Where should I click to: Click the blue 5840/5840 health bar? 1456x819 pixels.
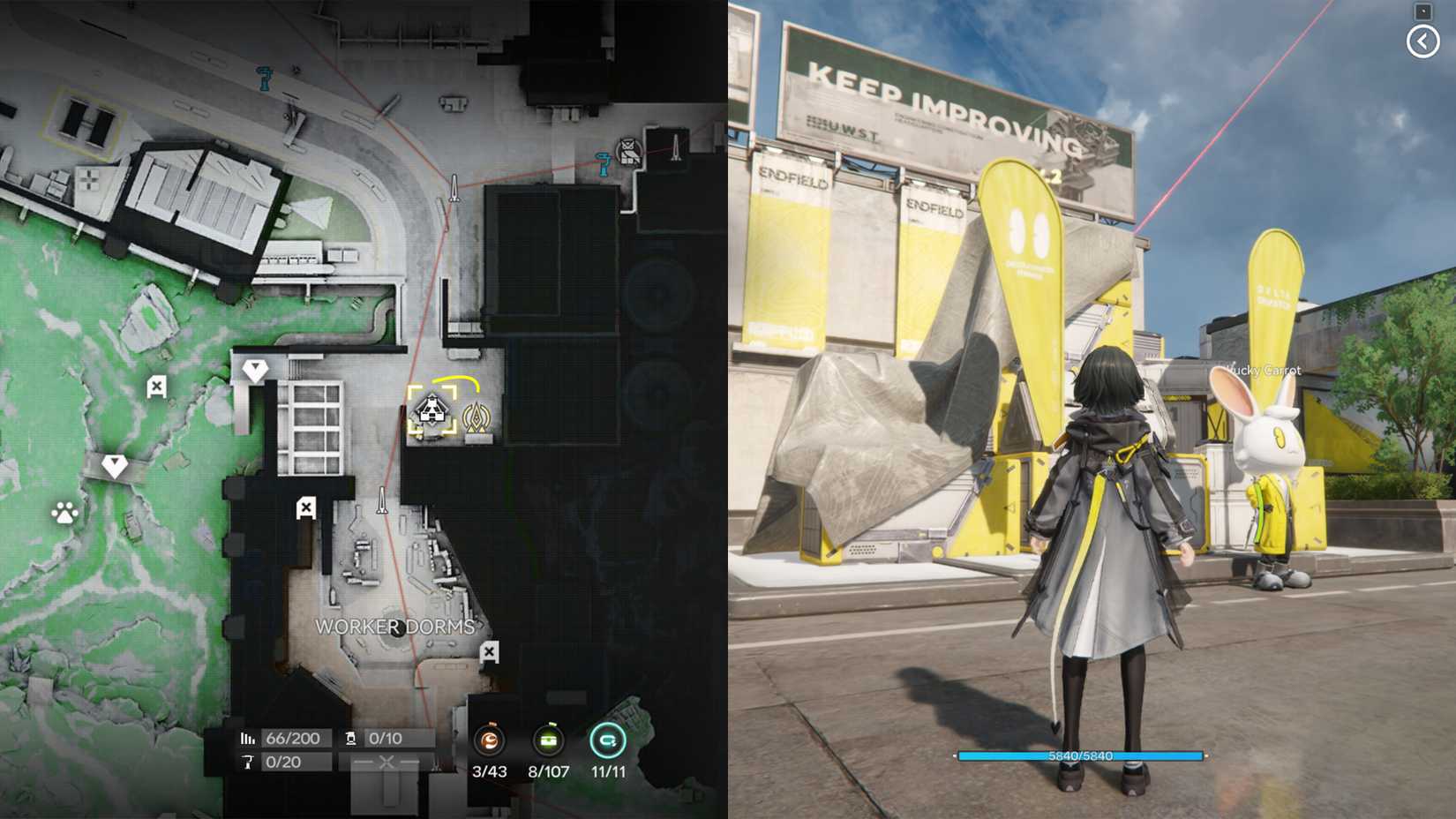point(1078,755)
